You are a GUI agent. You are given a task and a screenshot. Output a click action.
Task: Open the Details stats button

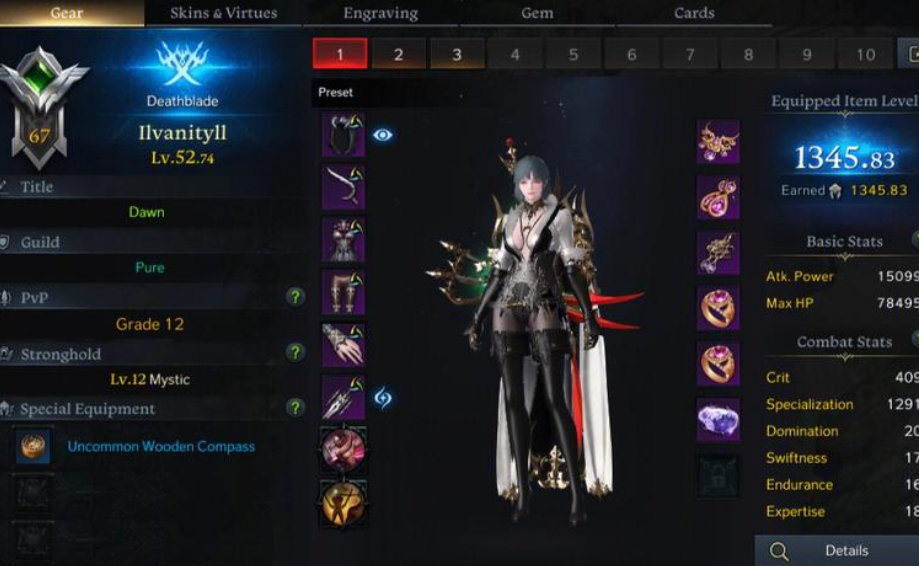[x=837, y=551]
